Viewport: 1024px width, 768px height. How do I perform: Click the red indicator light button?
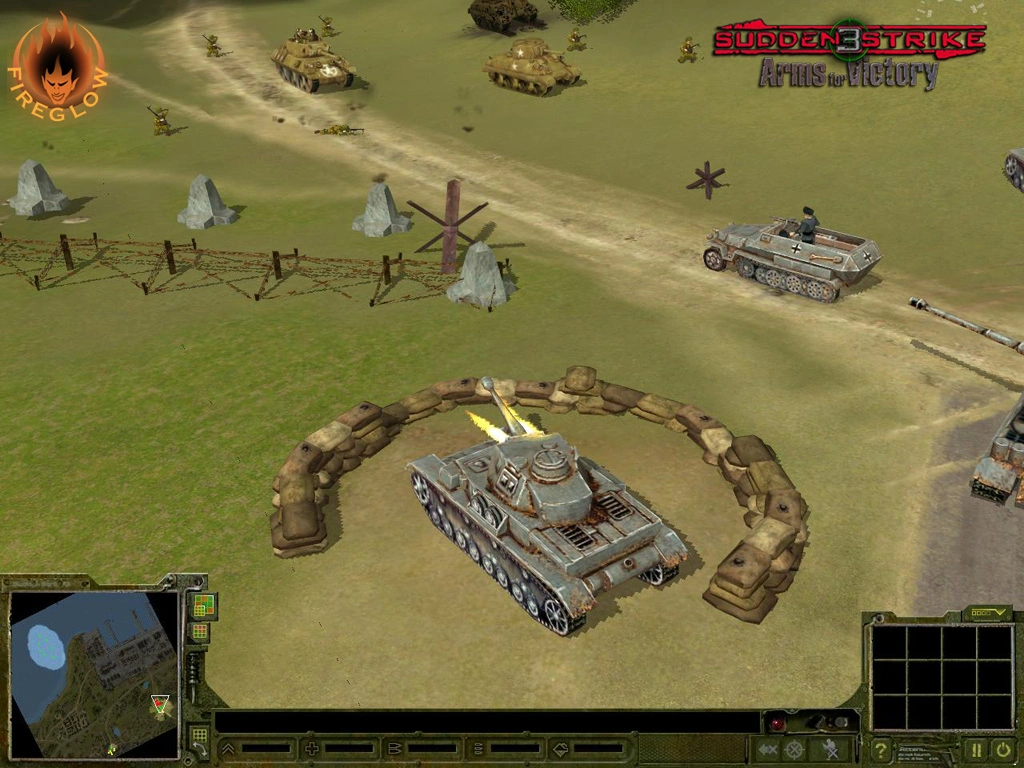tap(777, 723)
